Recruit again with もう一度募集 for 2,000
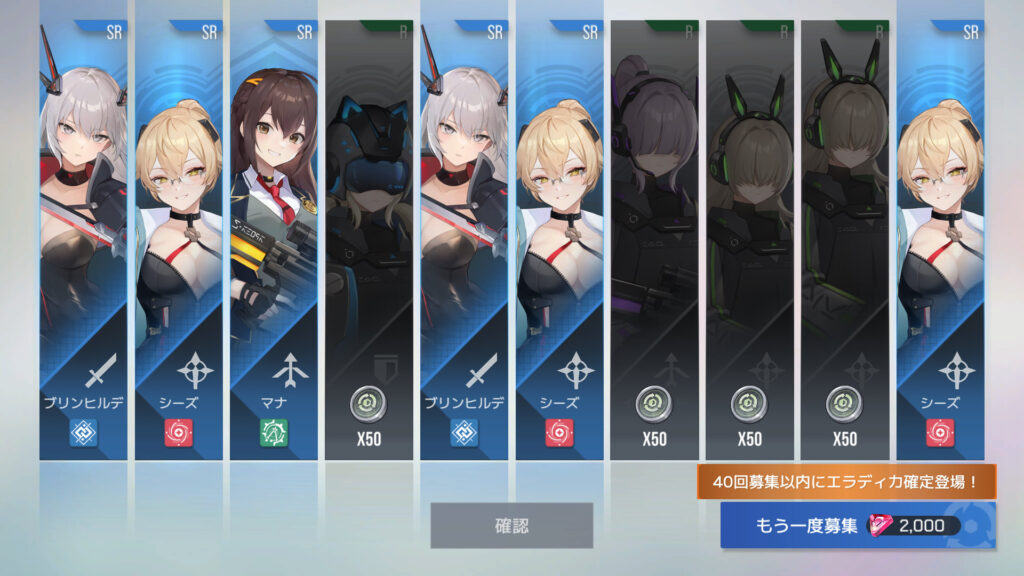Image resolution: width=1024 pixels, height=576 pixels. [856, 526]
